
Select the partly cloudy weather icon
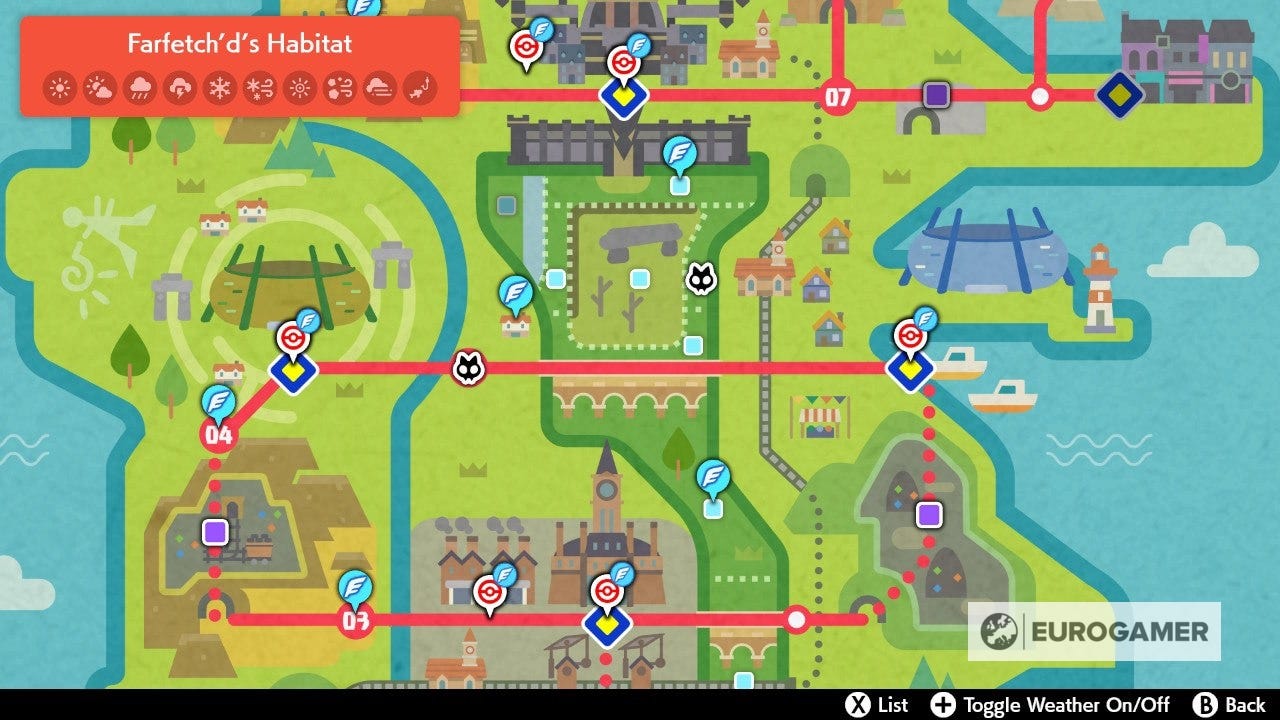(99, 86)
